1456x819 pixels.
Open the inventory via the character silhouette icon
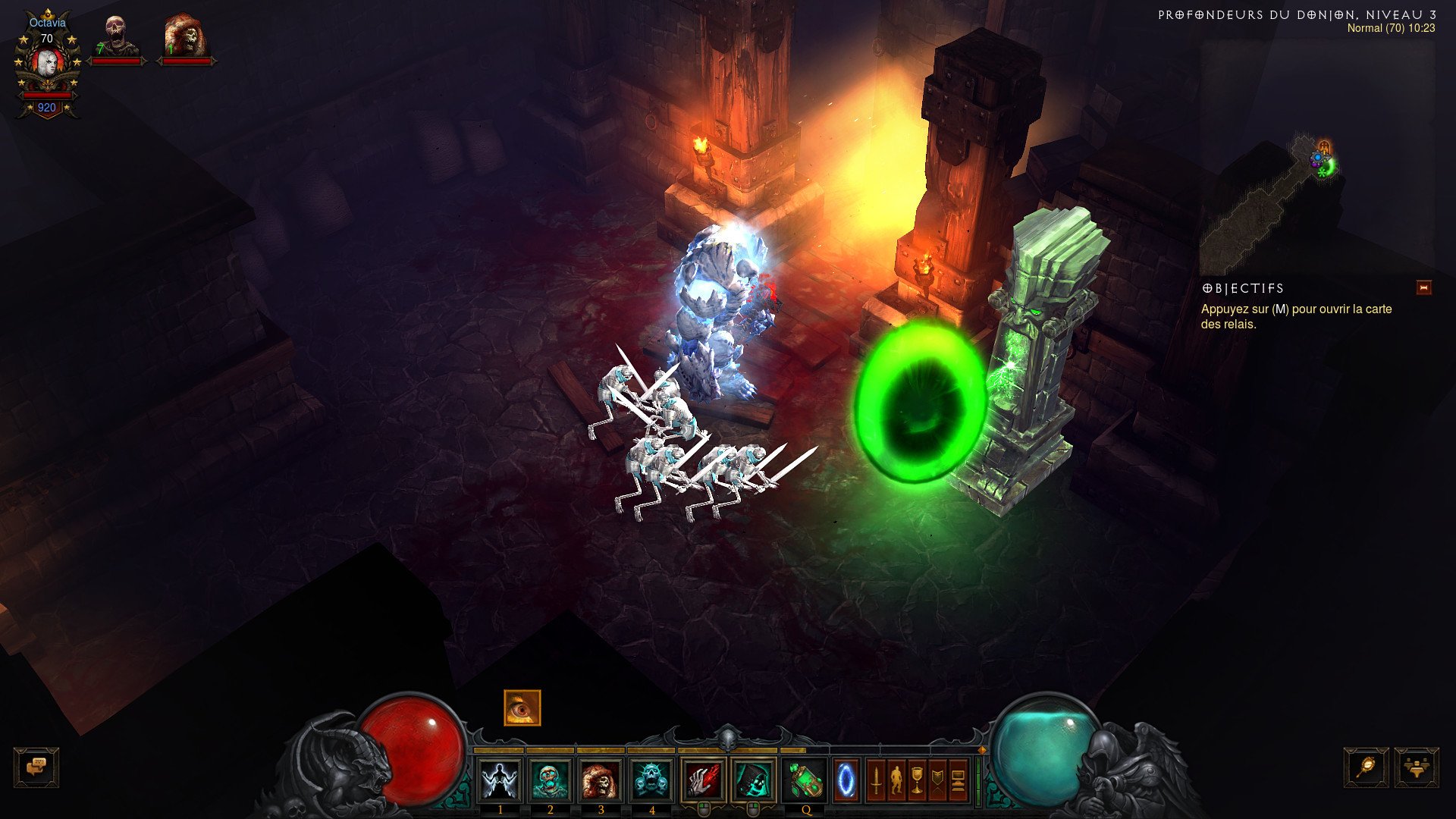click(896, 780)
